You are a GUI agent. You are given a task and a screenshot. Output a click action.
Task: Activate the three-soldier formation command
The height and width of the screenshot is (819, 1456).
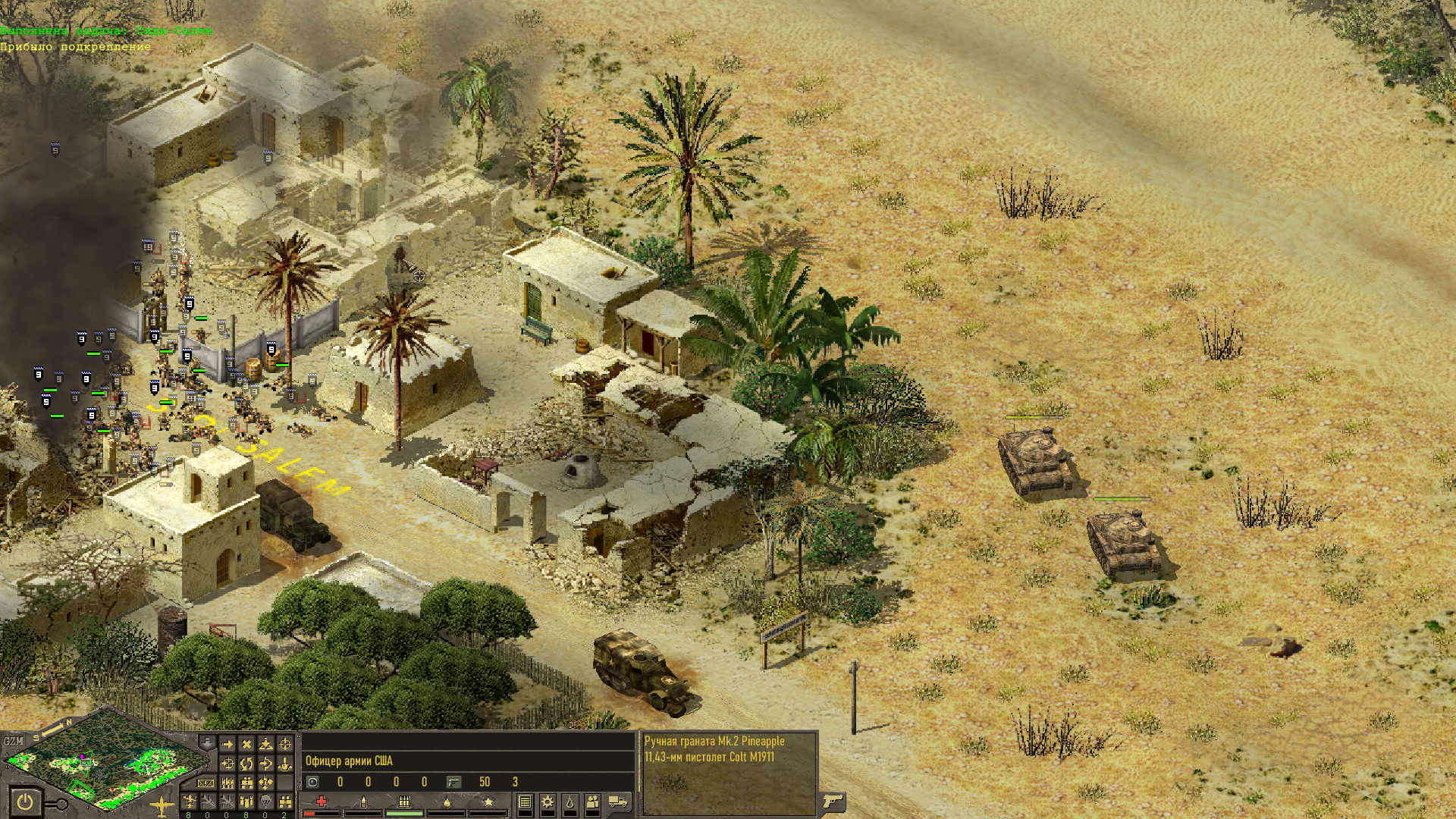pos(227,783)
